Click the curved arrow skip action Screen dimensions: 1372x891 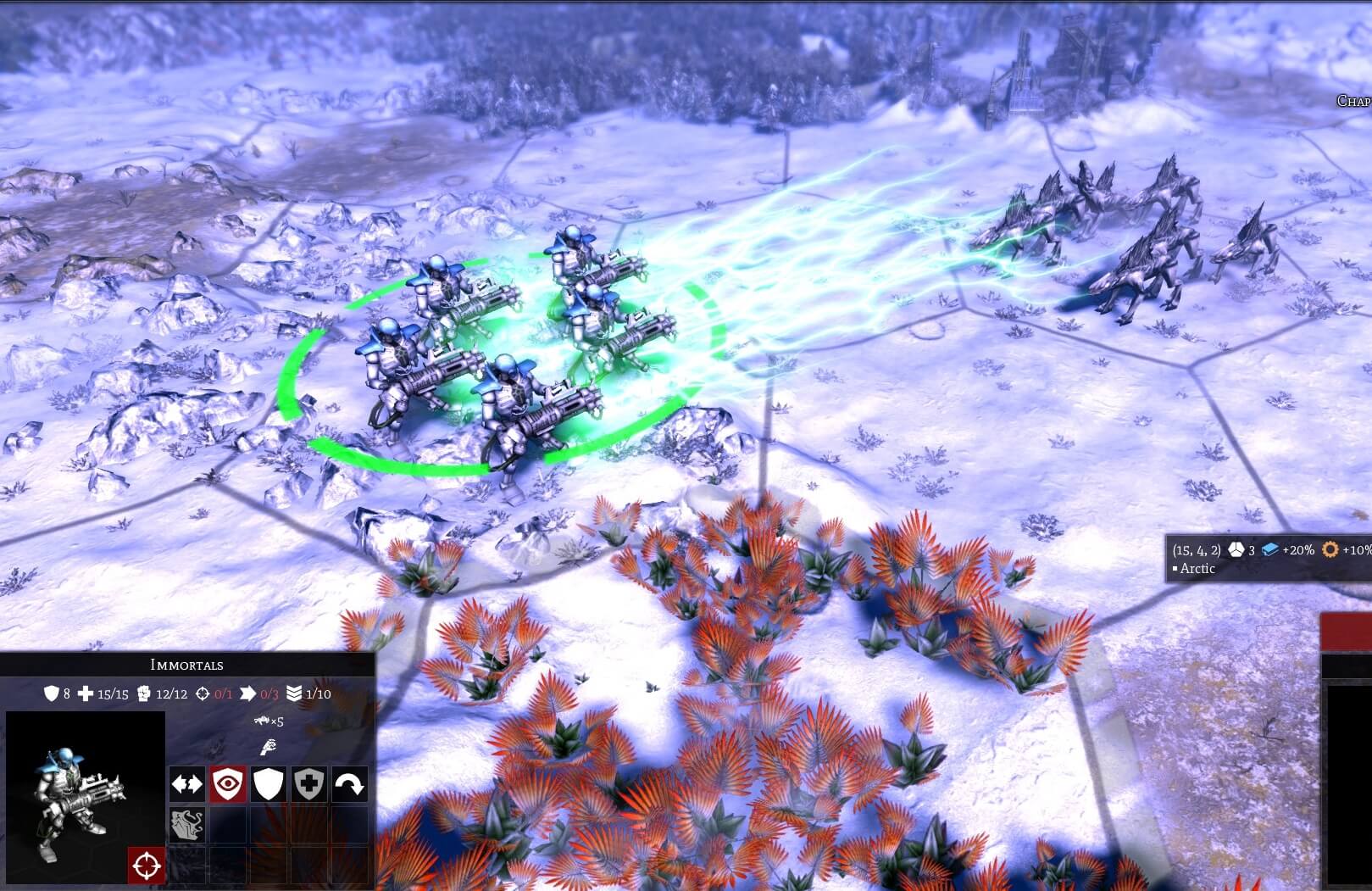[x=350, y=784]
